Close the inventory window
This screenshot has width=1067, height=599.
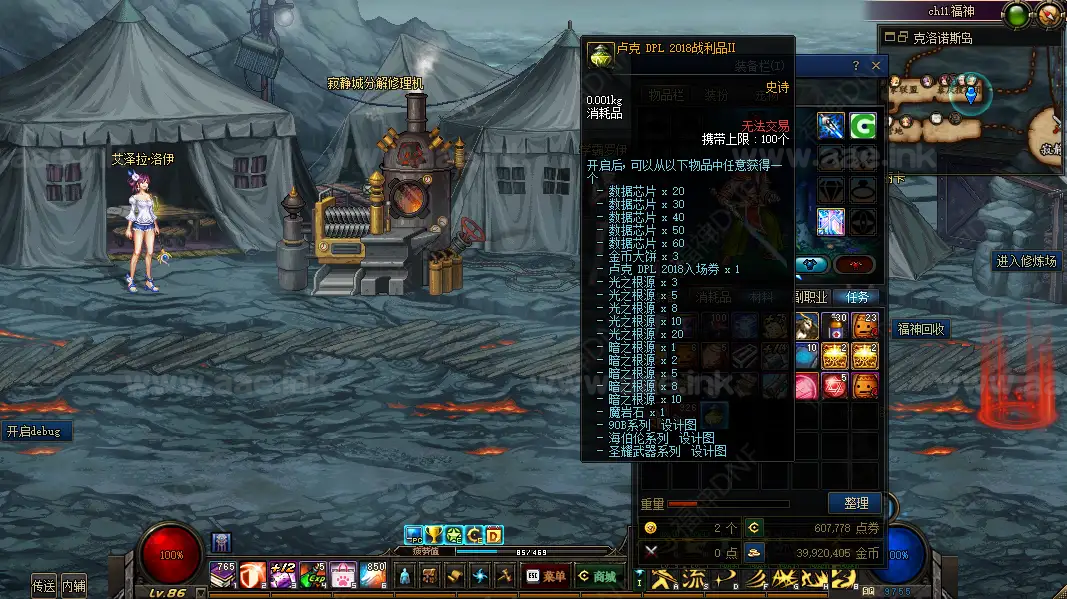tap(876, 66)
